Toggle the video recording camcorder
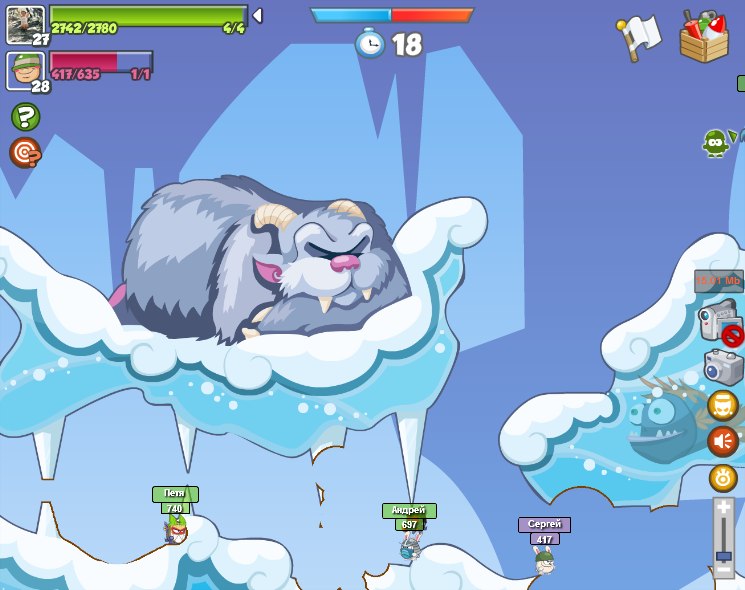Viewport: 745px width, 590px height. point(719,325)
